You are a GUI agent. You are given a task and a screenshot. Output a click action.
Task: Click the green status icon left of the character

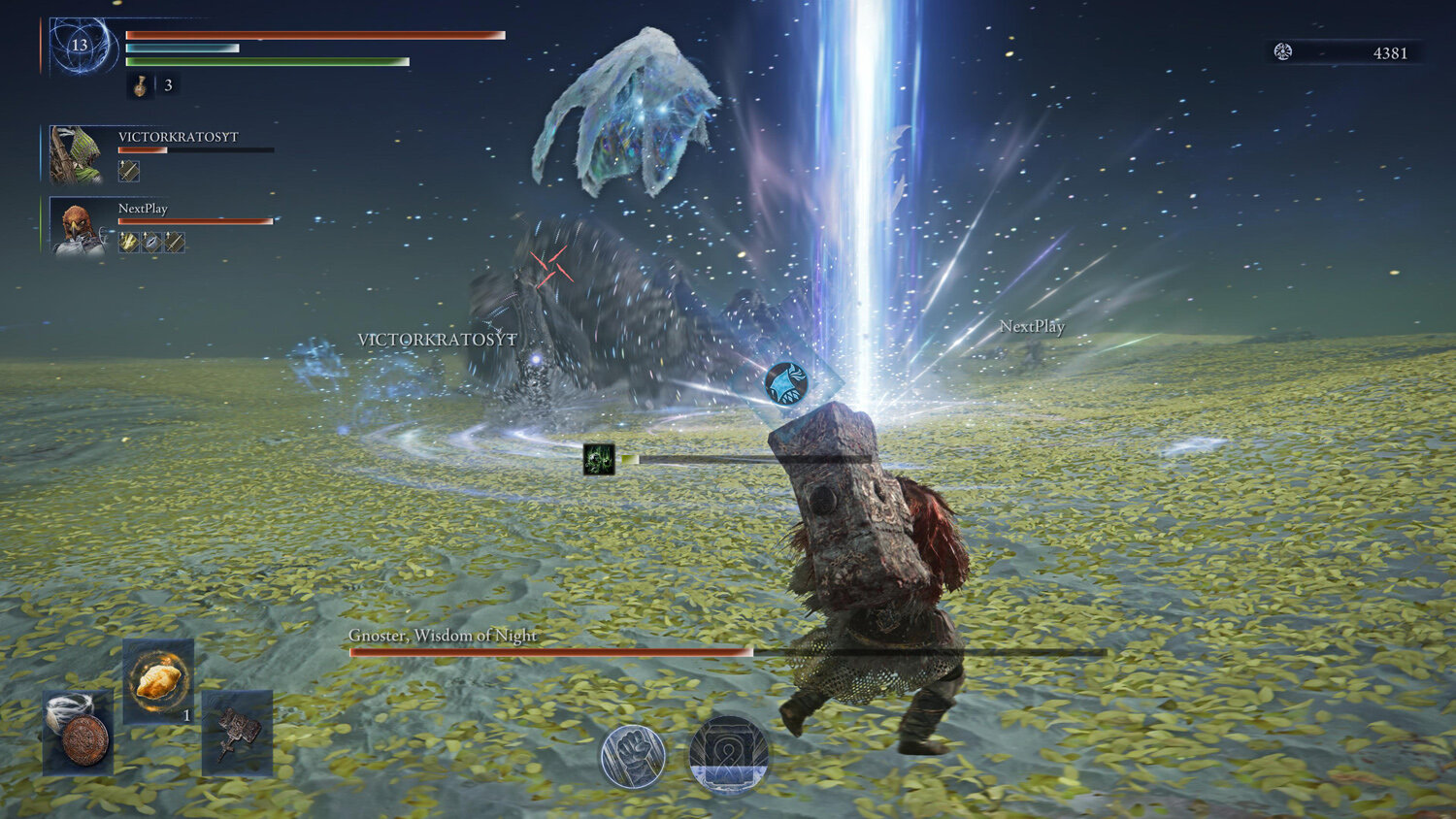tap(599, 459)
